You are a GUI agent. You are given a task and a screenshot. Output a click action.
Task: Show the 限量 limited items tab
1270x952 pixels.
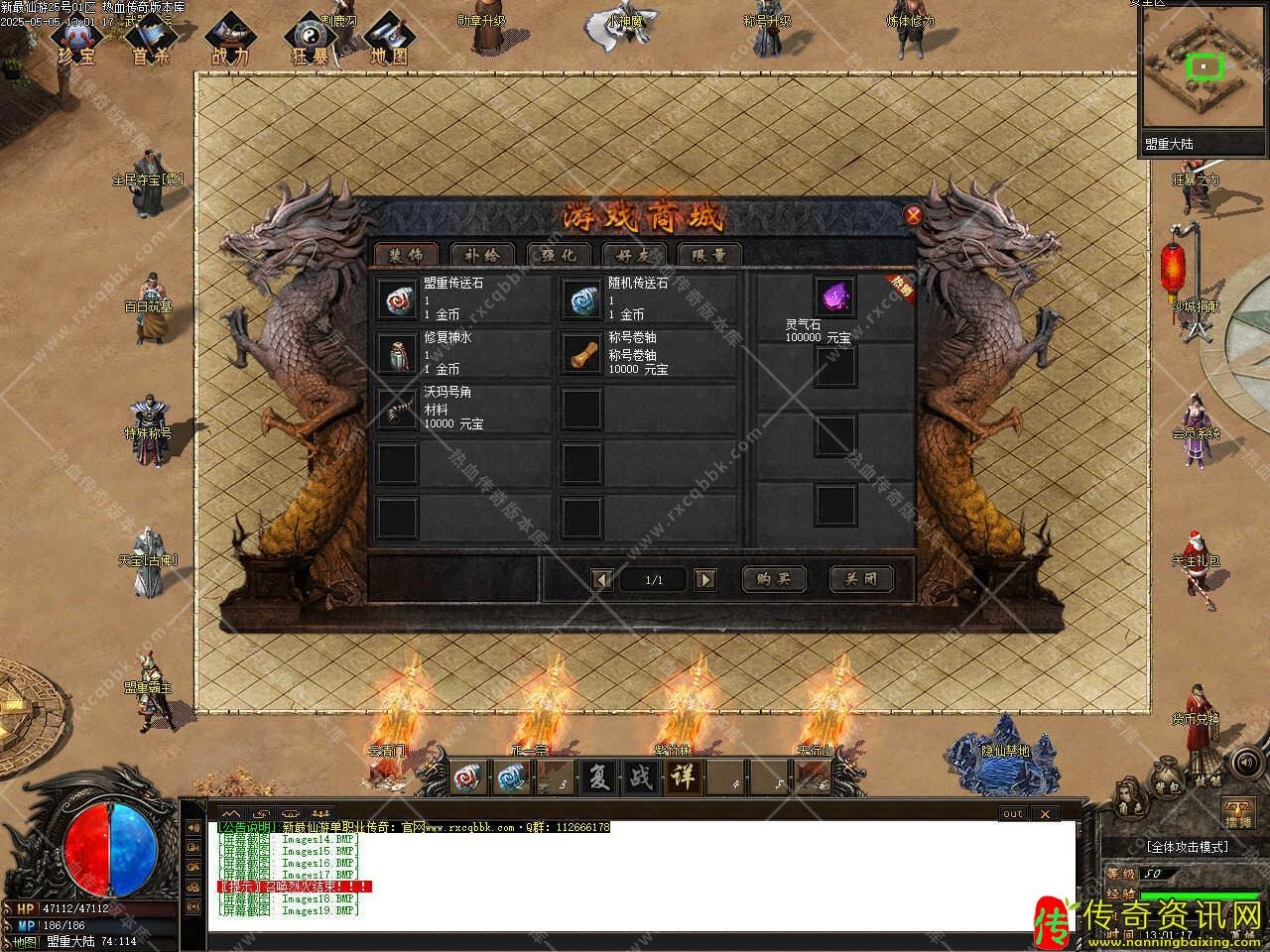[x=709, y=255]
